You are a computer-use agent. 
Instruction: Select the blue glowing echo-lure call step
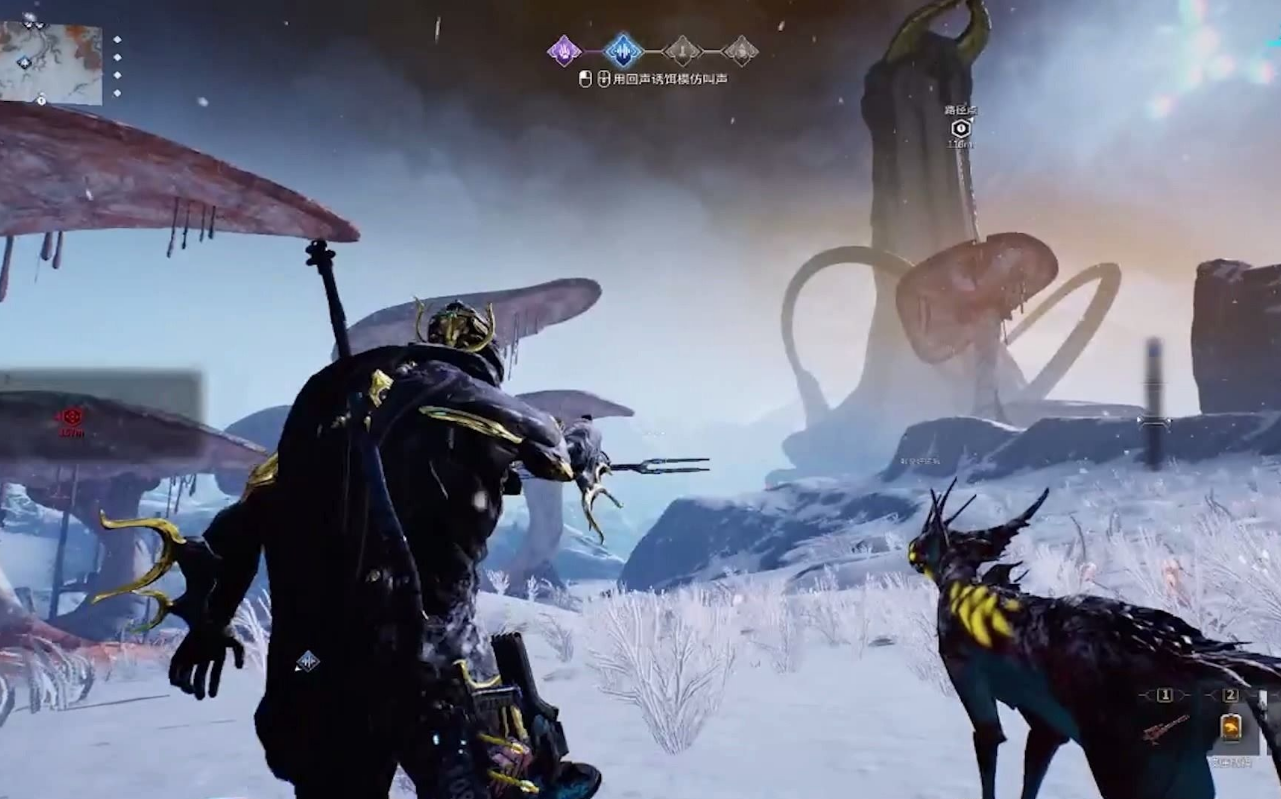pos(622,50)
